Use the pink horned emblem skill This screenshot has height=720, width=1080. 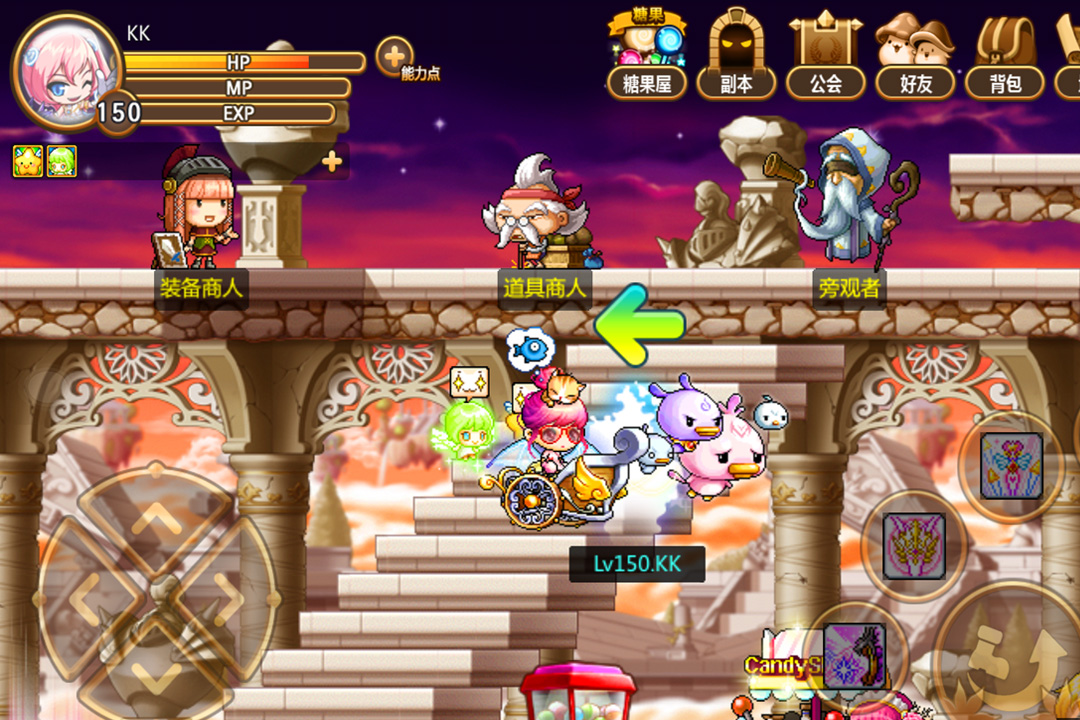tap(913, 546)
